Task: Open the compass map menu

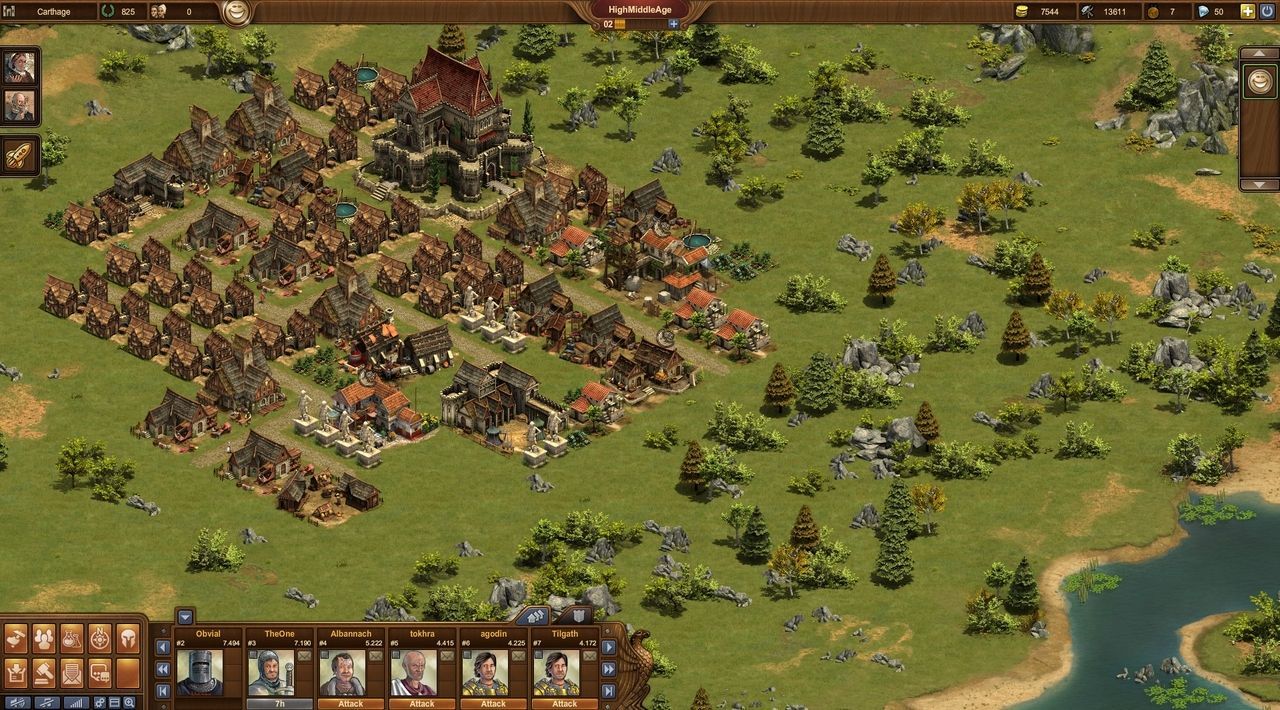Action: coord(99,637)
